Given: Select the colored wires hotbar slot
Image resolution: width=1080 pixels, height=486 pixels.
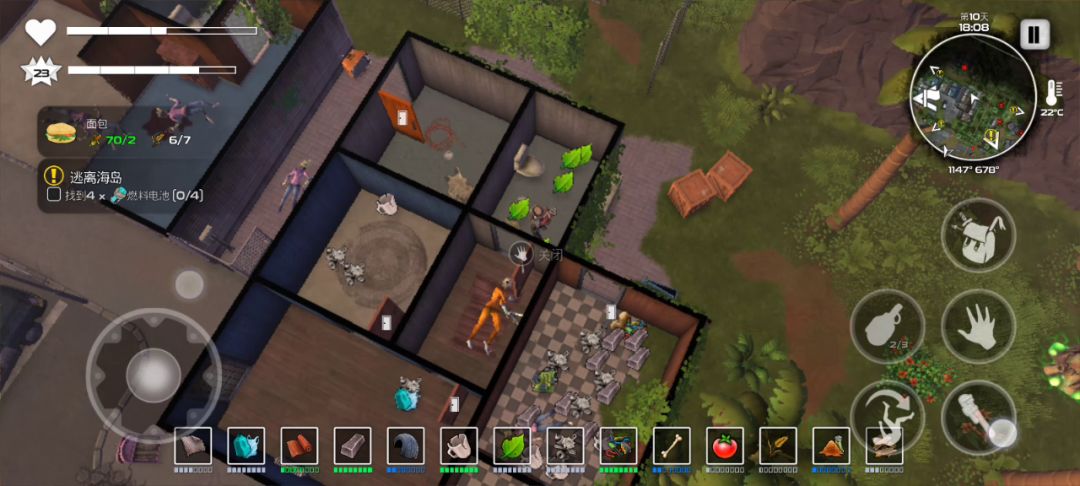Looking at the screenshot, I should pos(618,446).
